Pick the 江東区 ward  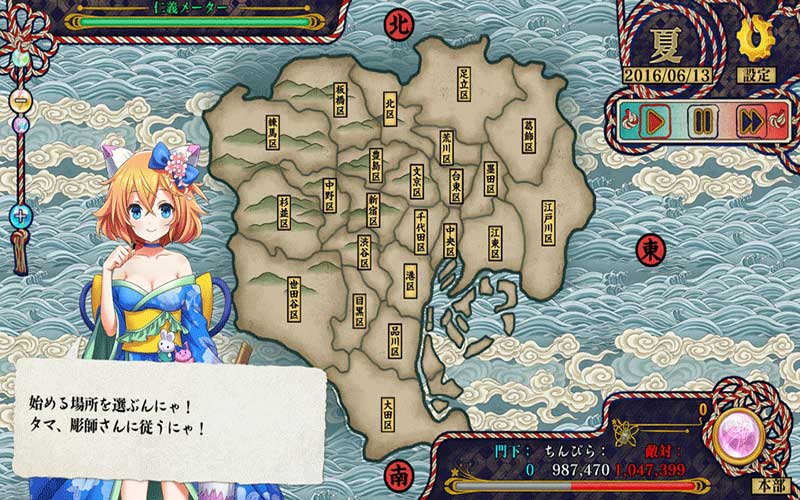pyautogui.click(x=494, y=243)
